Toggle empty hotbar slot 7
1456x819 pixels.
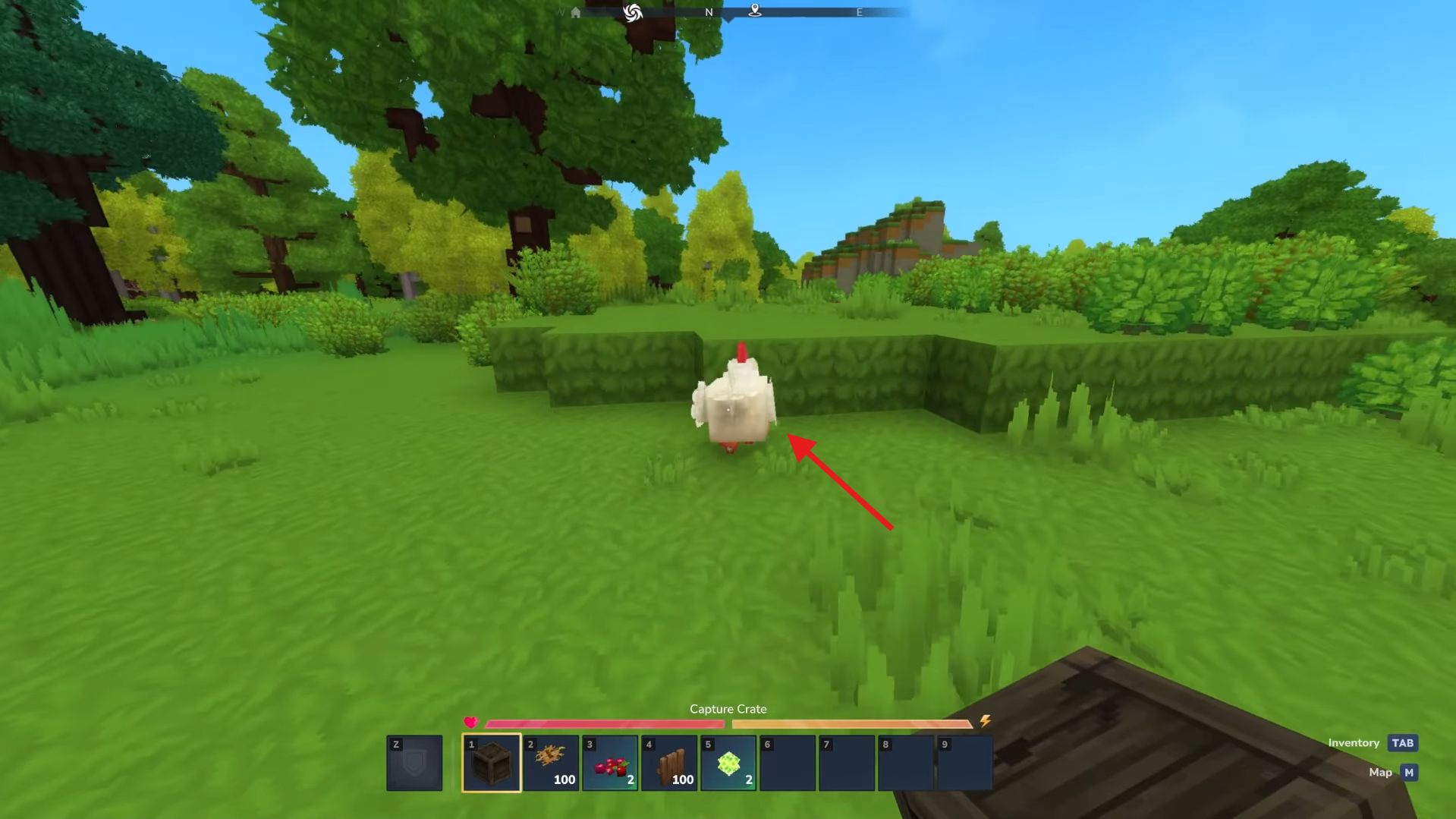(x=846, y=762)
